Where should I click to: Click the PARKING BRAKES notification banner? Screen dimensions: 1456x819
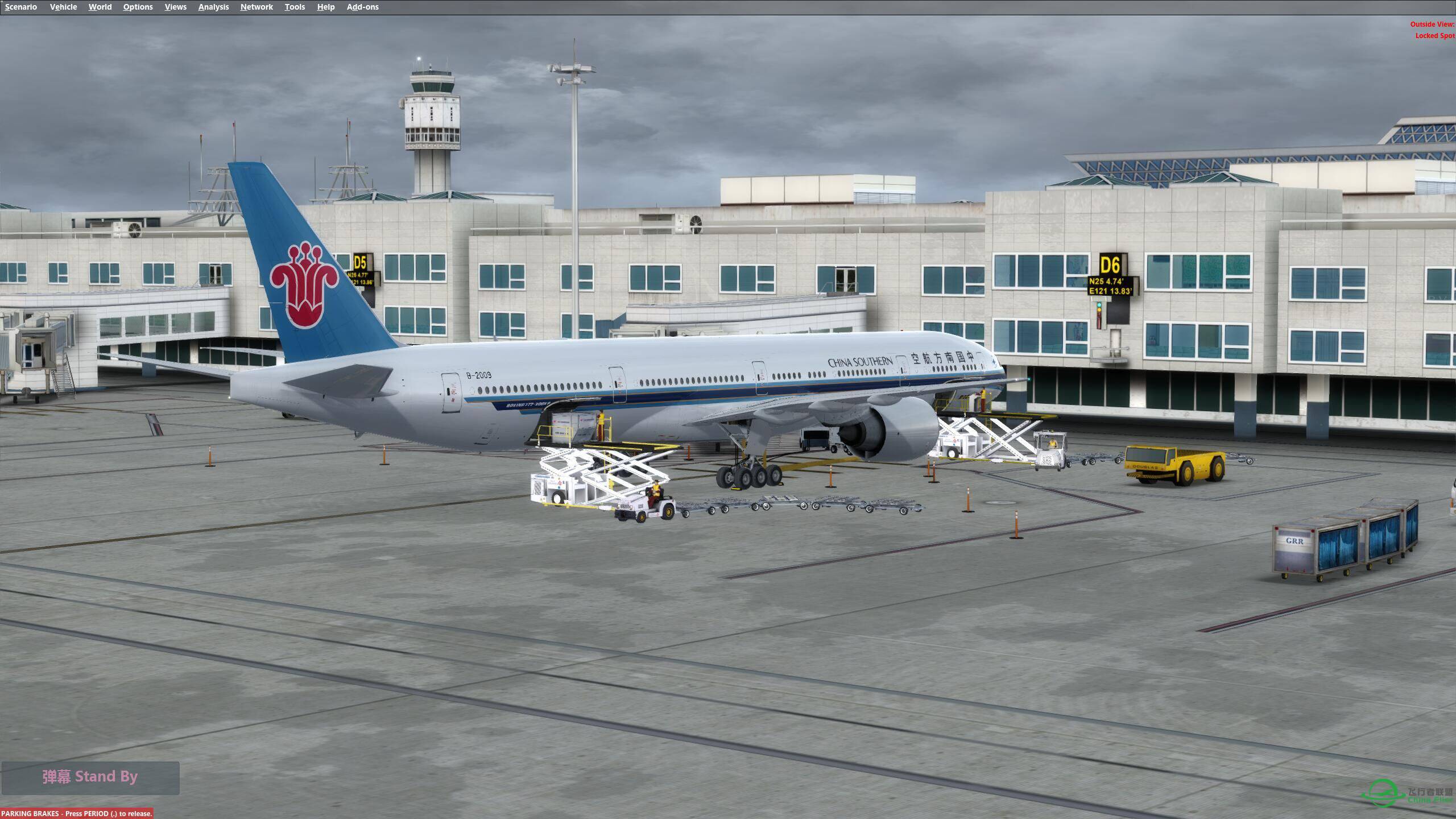[x=76, y=813]
